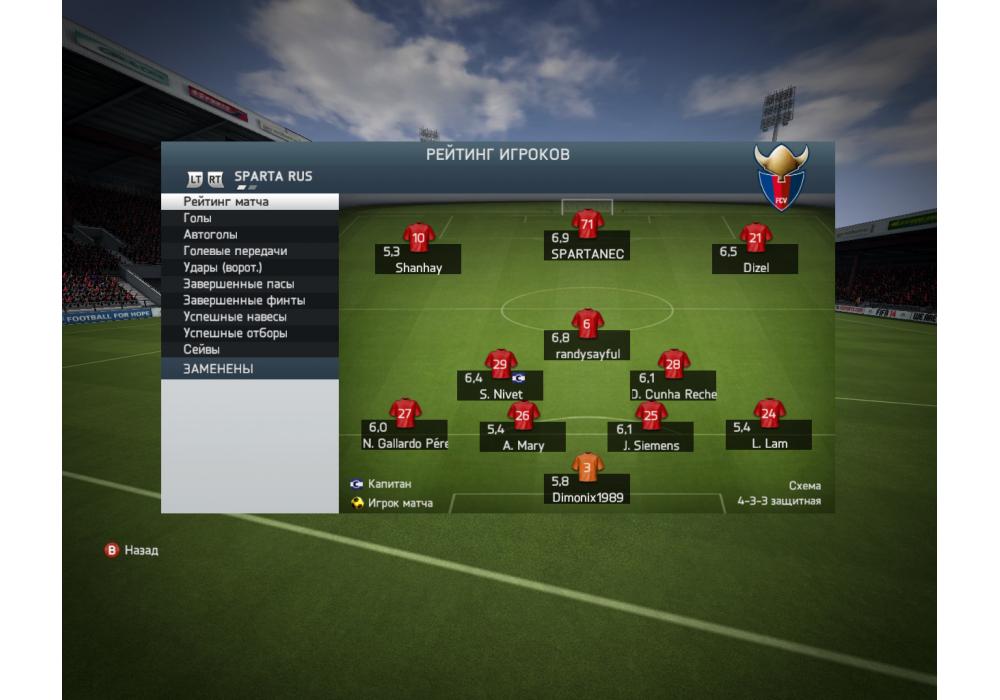Select L. Lam's number 24 shirt

[x=768, y=412]
